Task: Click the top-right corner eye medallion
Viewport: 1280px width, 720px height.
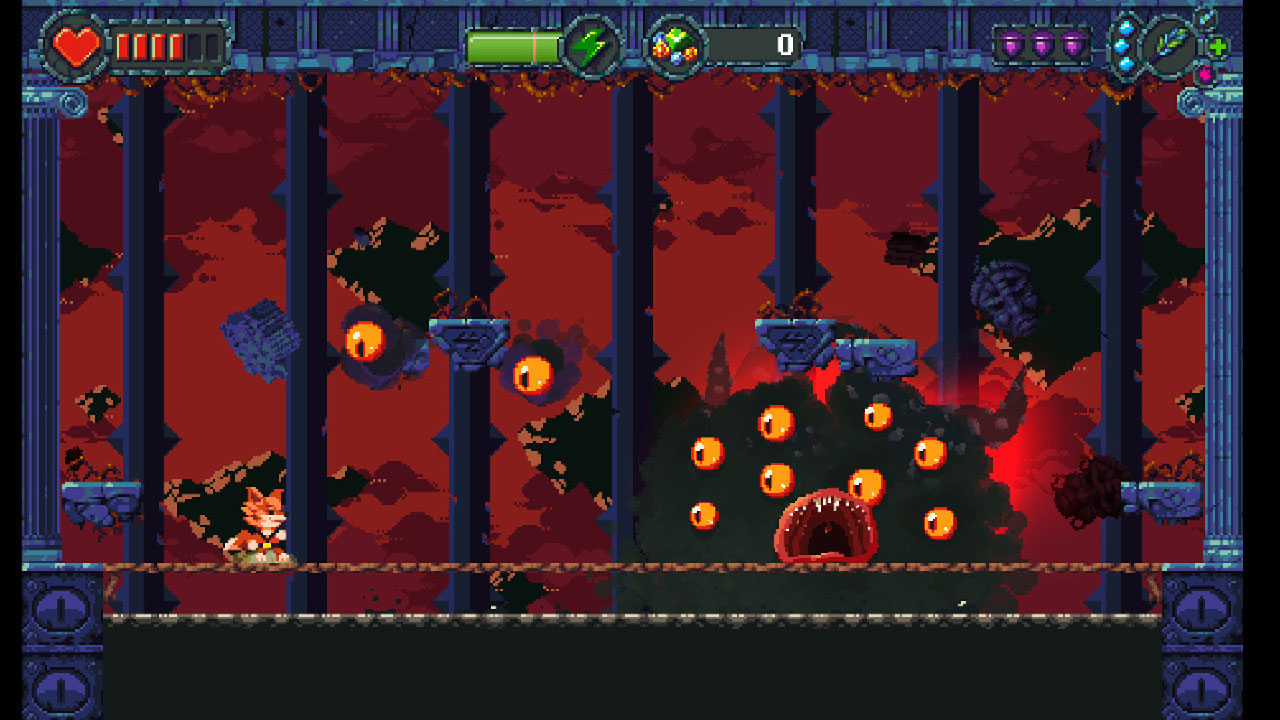Action: (x=1193, y=102)
